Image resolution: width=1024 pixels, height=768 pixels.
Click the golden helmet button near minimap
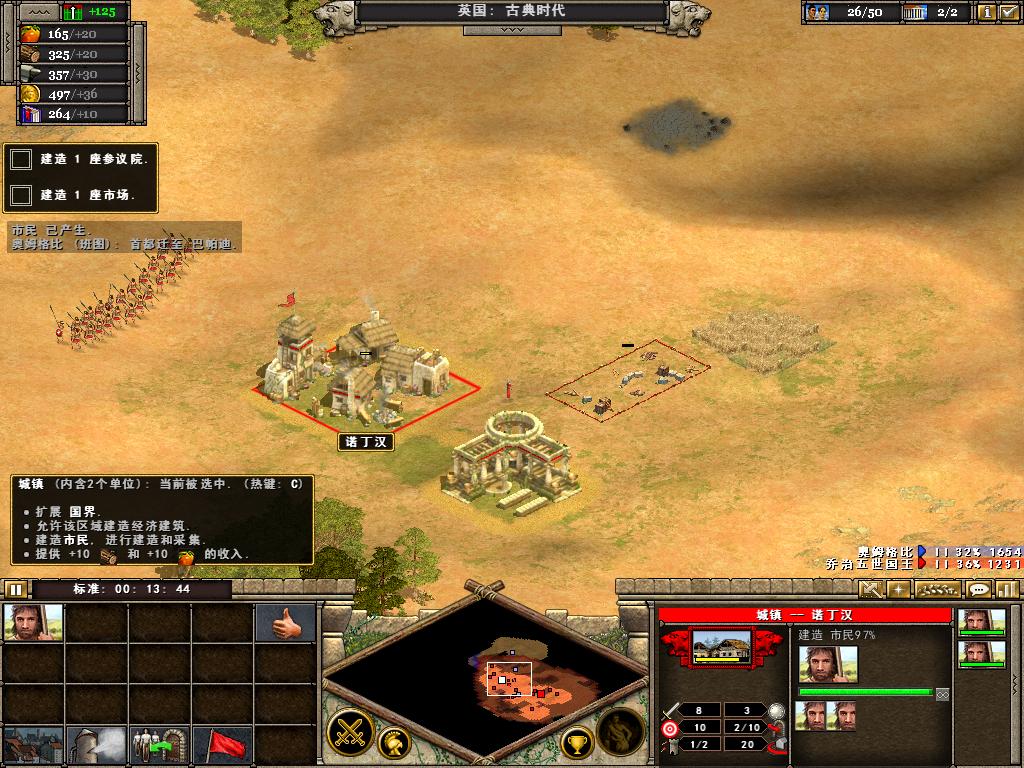tap(396, 742)
